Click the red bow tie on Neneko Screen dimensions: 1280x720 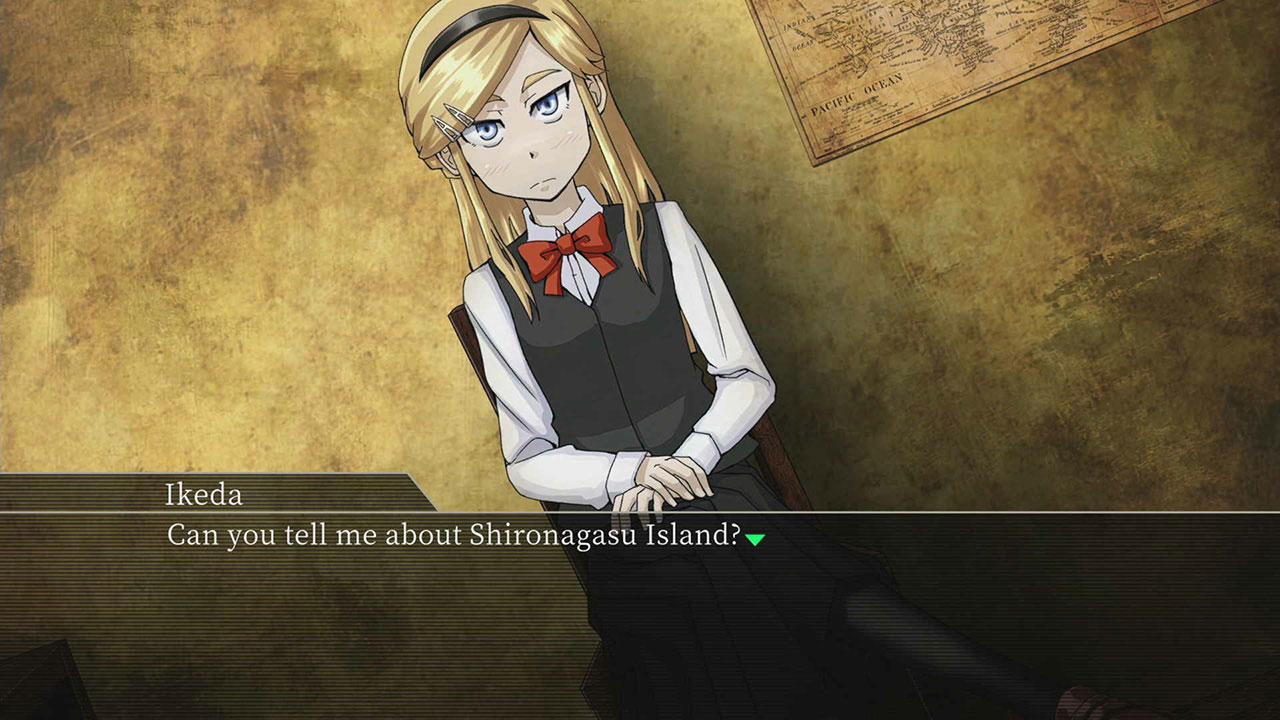pyautogui.click(x=565, y=247)
